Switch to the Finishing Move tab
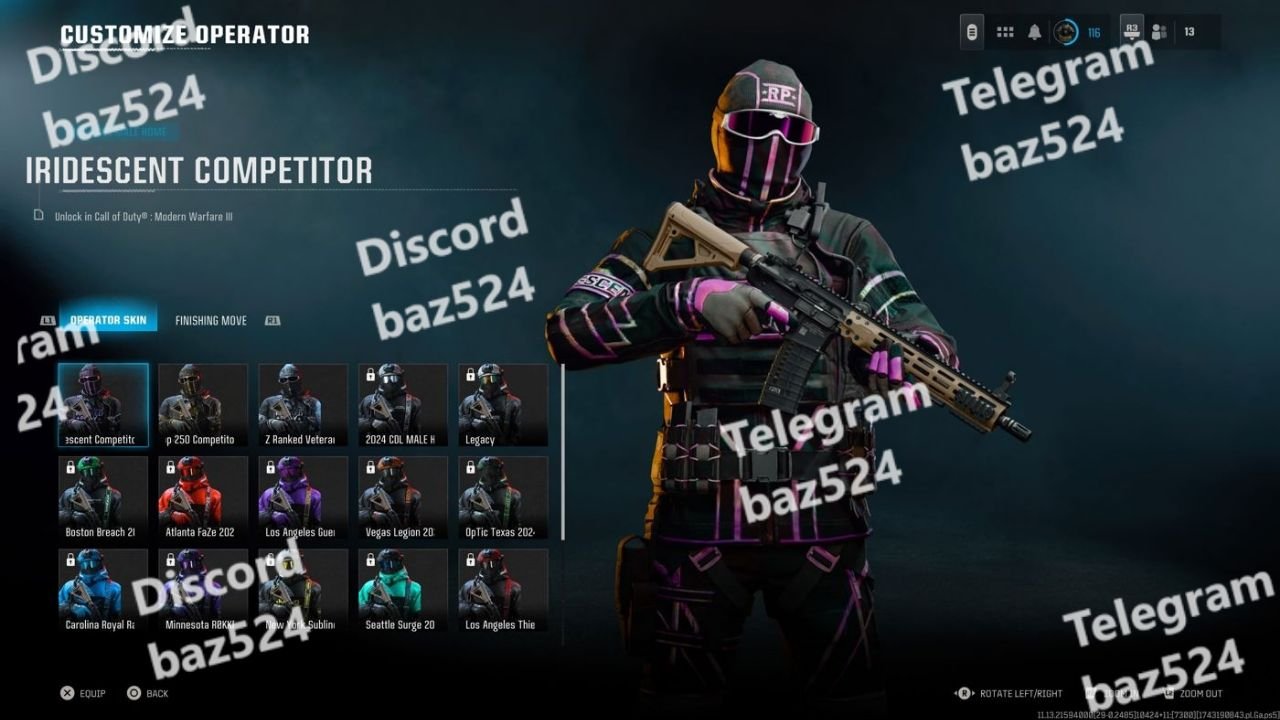 tap(211, 321)
